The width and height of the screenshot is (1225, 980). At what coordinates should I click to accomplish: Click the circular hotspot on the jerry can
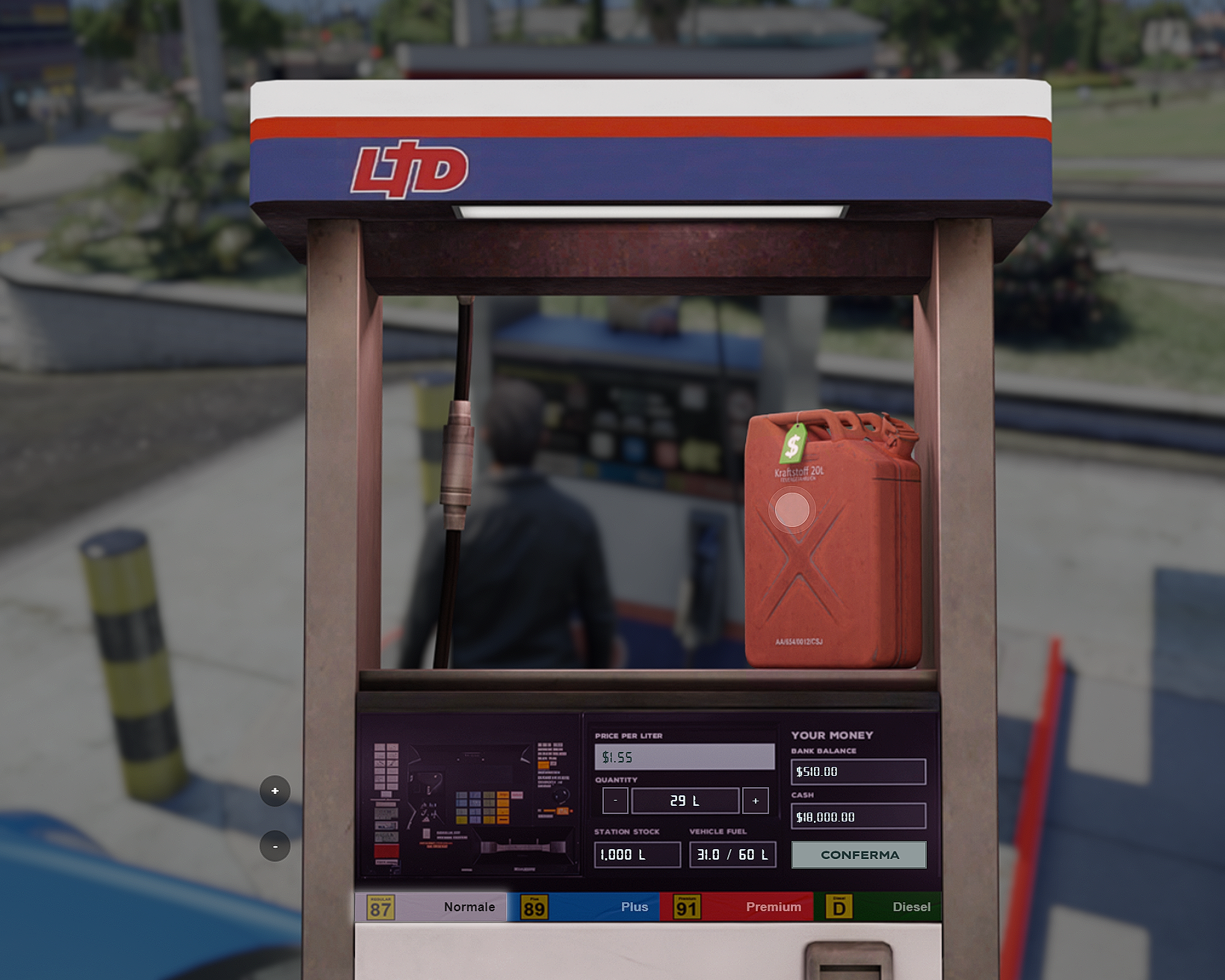pos(793,511)
